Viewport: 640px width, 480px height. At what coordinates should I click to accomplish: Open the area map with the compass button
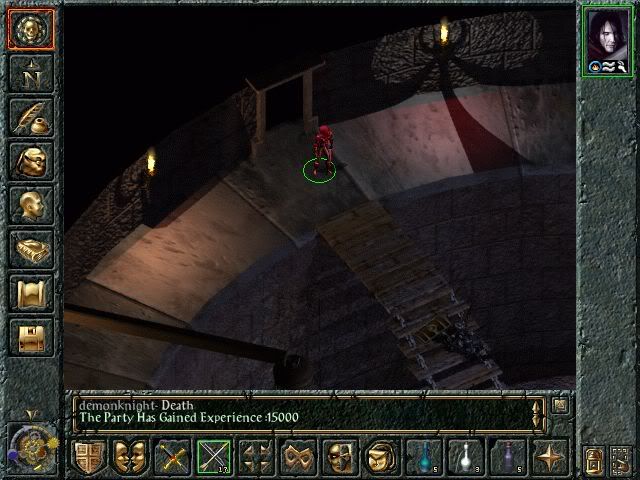pos(30,72)
